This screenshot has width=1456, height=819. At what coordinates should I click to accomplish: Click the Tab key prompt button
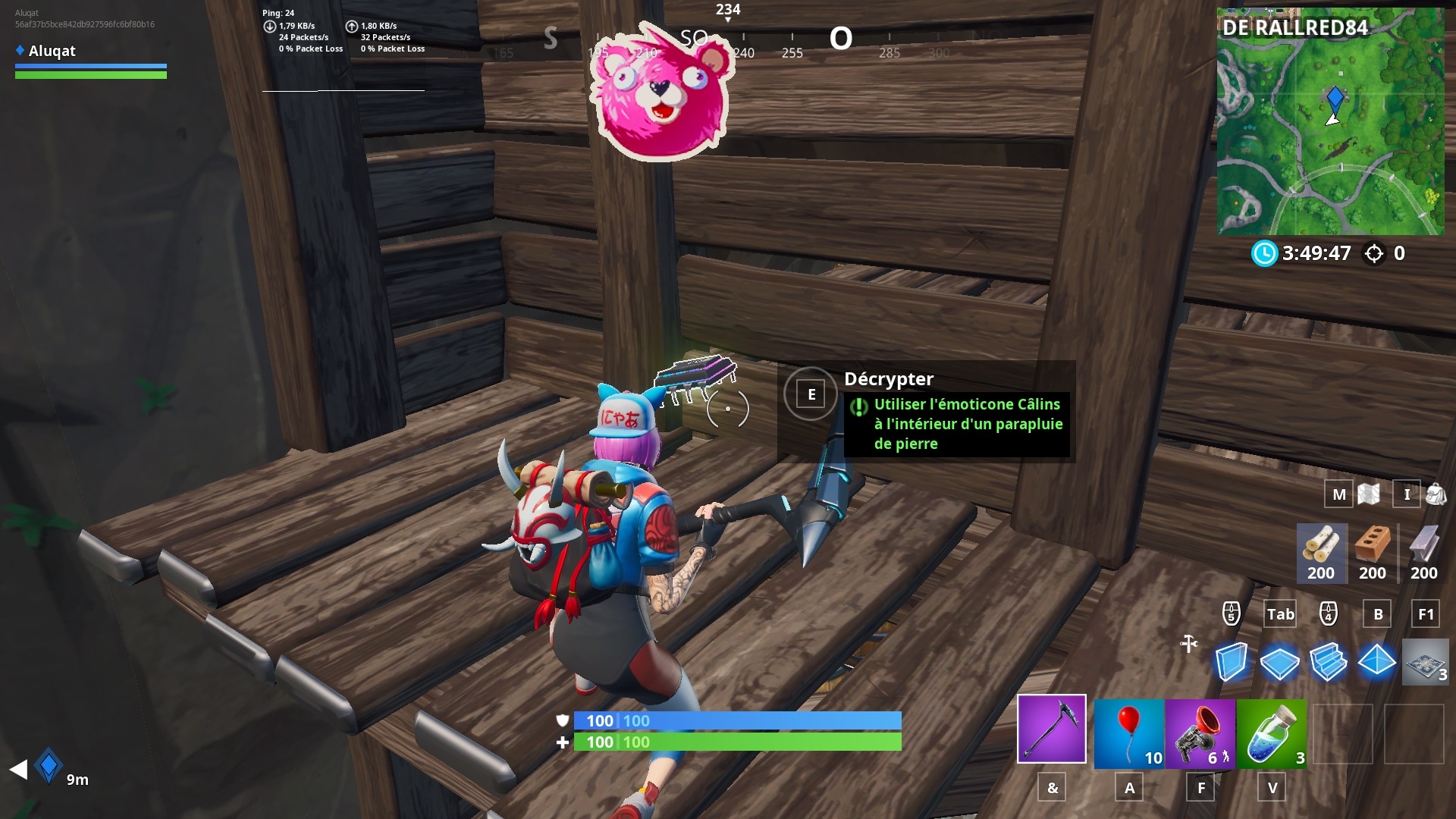(x=1279, y=615)
